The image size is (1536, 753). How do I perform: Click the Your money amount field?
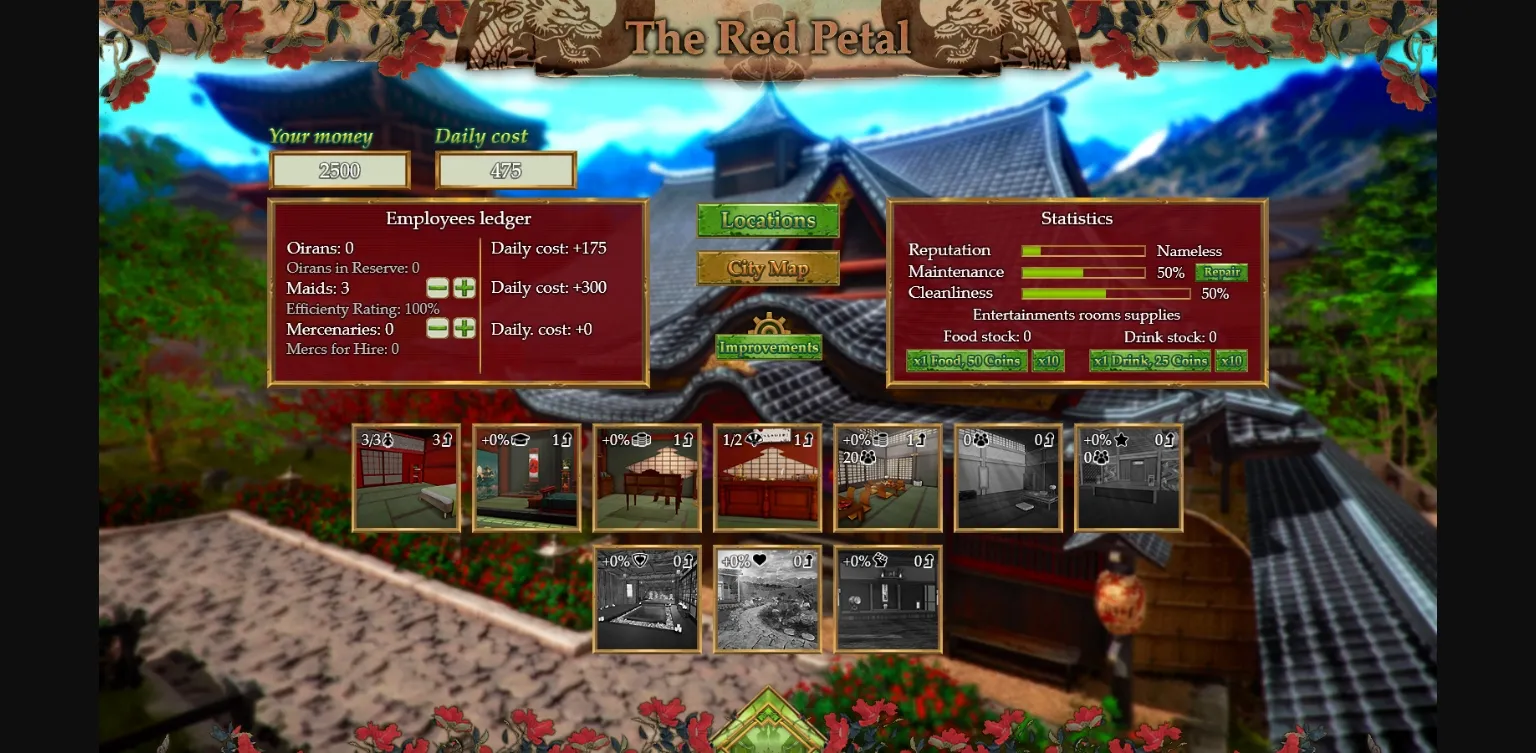tap(339, 169)
